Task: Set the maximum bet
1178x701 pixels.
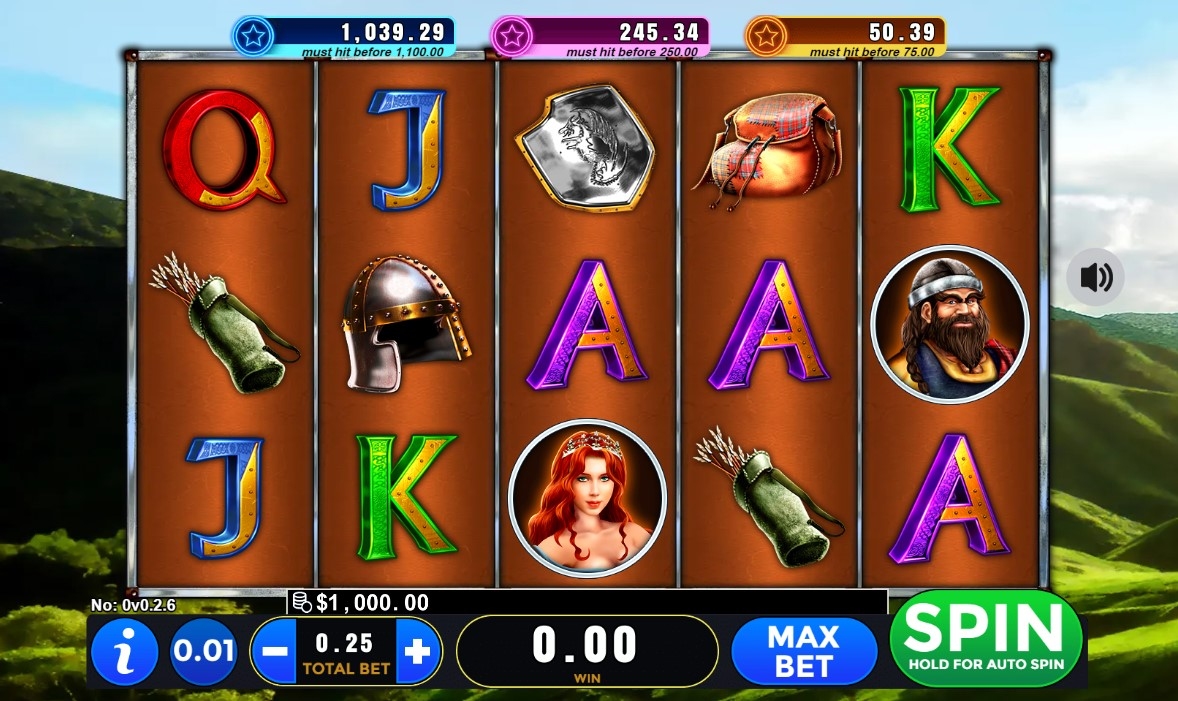Action: point(803,651)
